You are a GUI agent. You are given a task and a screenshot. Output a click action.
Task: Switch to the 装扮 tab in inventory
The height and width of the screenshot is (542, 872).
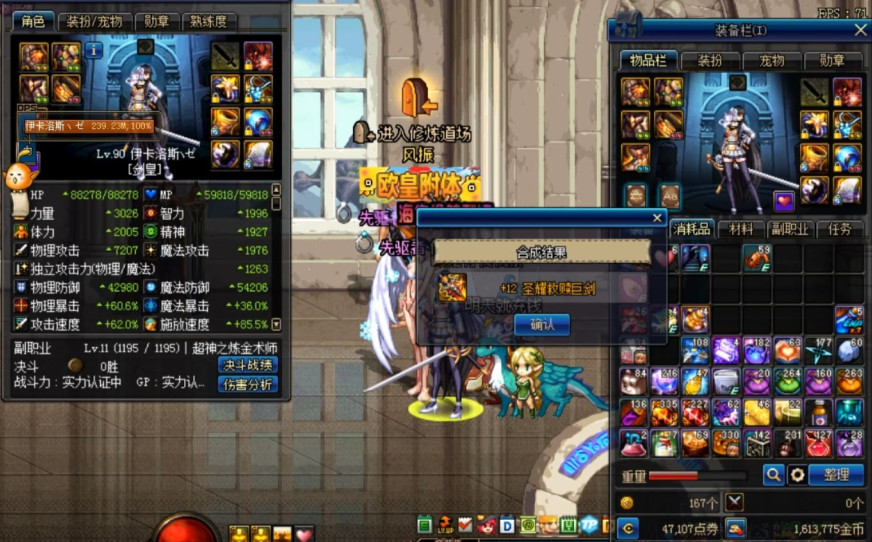click(x=711, y=60)
